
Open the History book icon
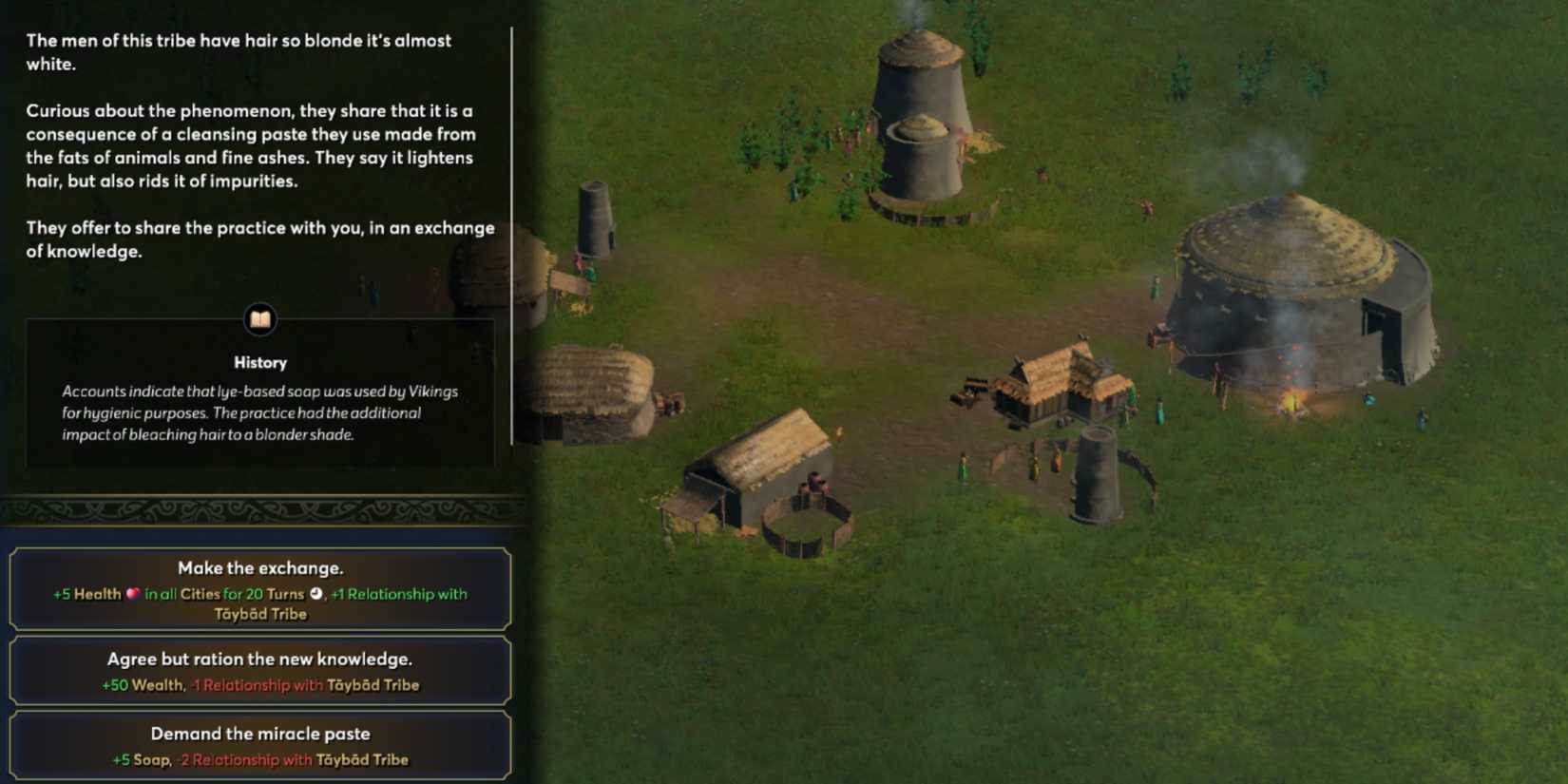pos(259,321)
